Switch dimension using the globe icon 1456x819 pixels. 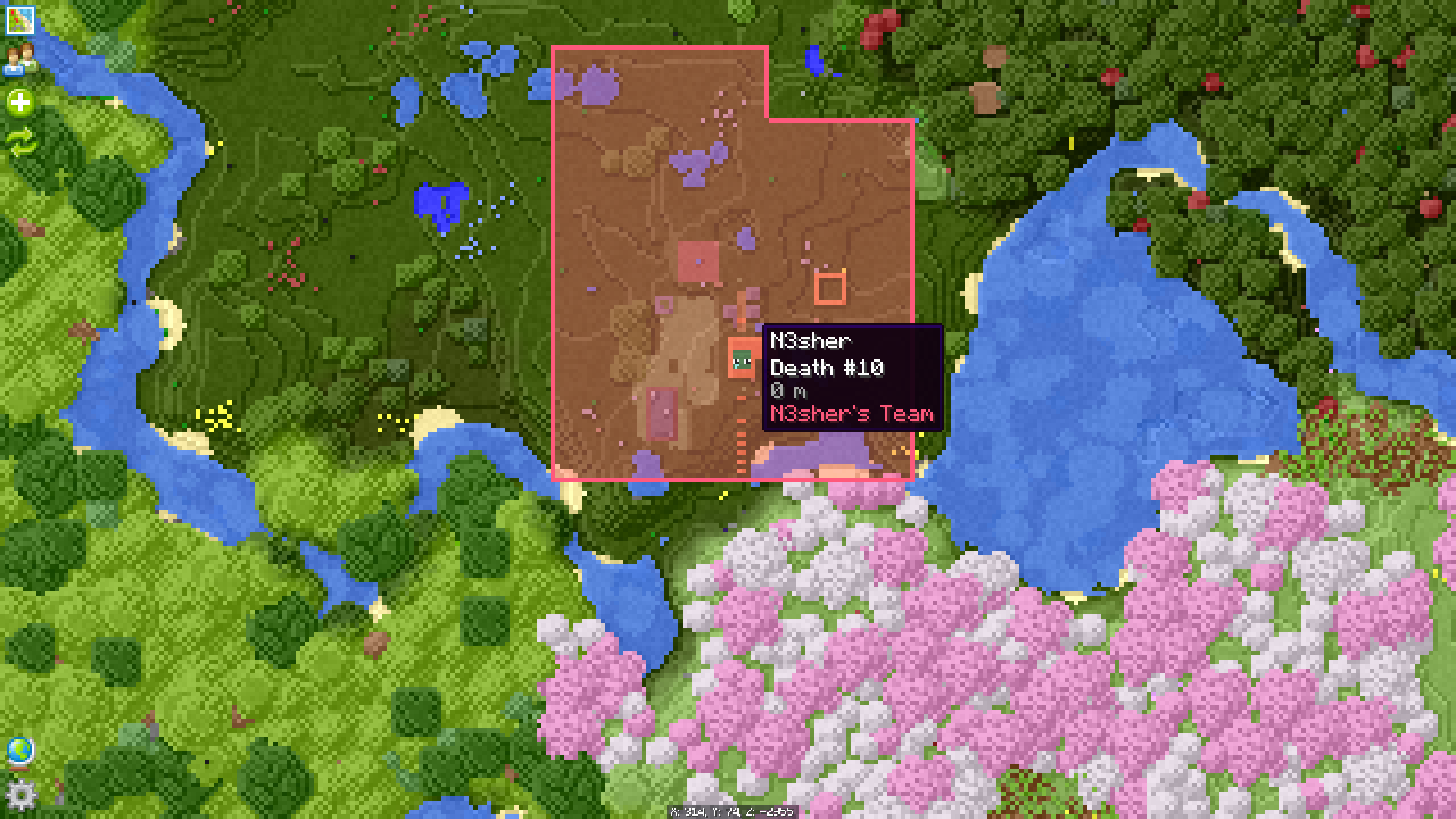[x=21, y=751]
